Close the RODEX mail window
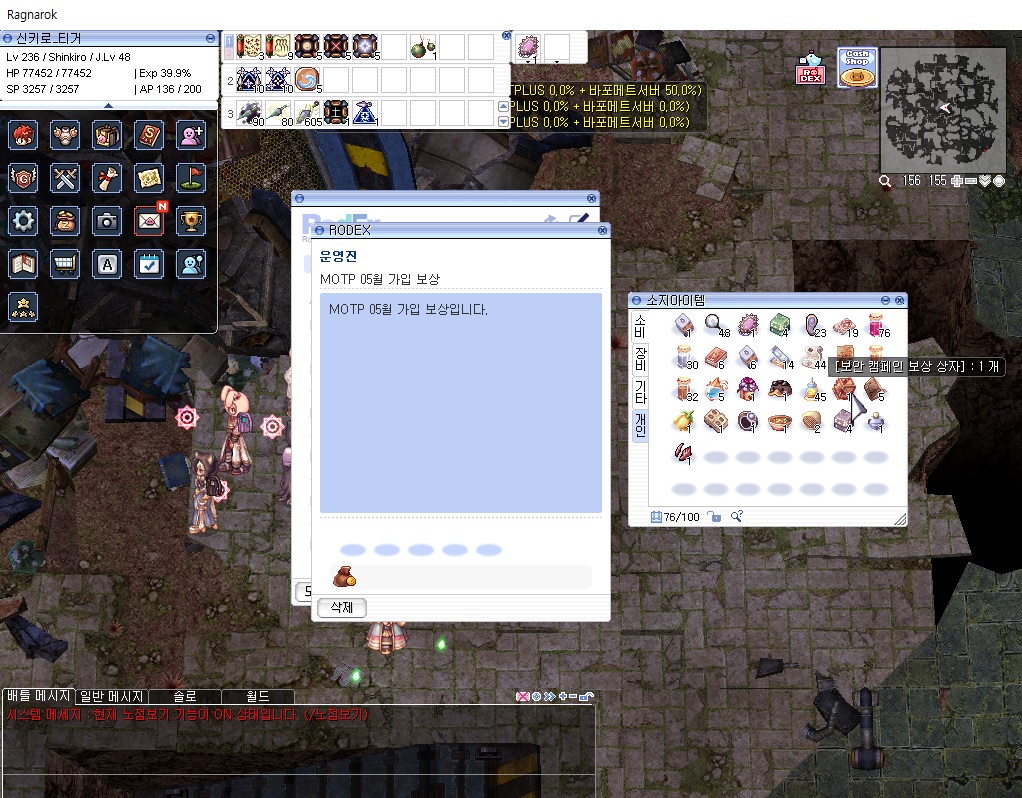This screenshot has width=1022, height=798. tap(602, 230)
